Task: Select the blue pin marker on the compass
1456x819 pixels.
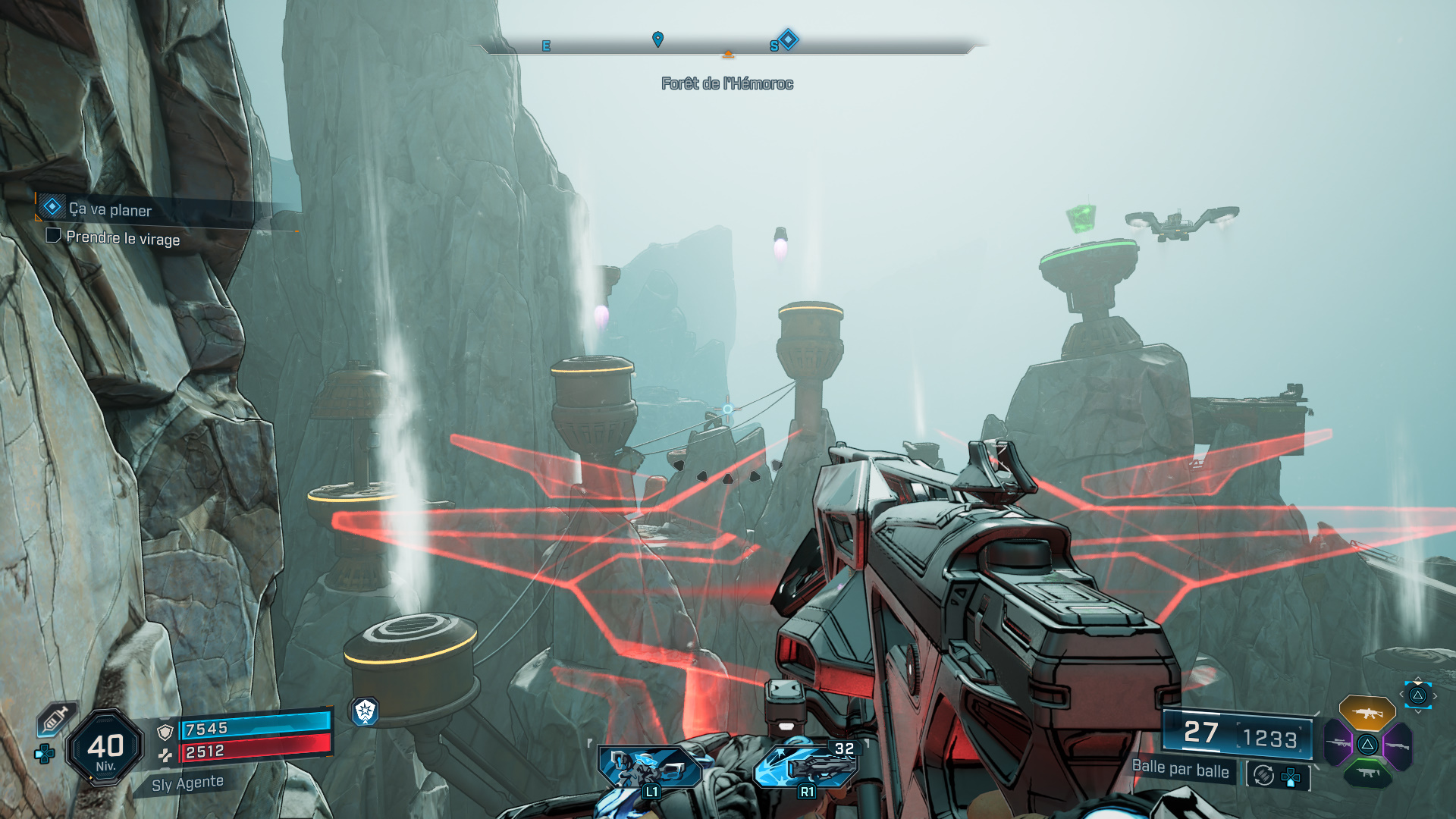Action: (x=658, y=39)
